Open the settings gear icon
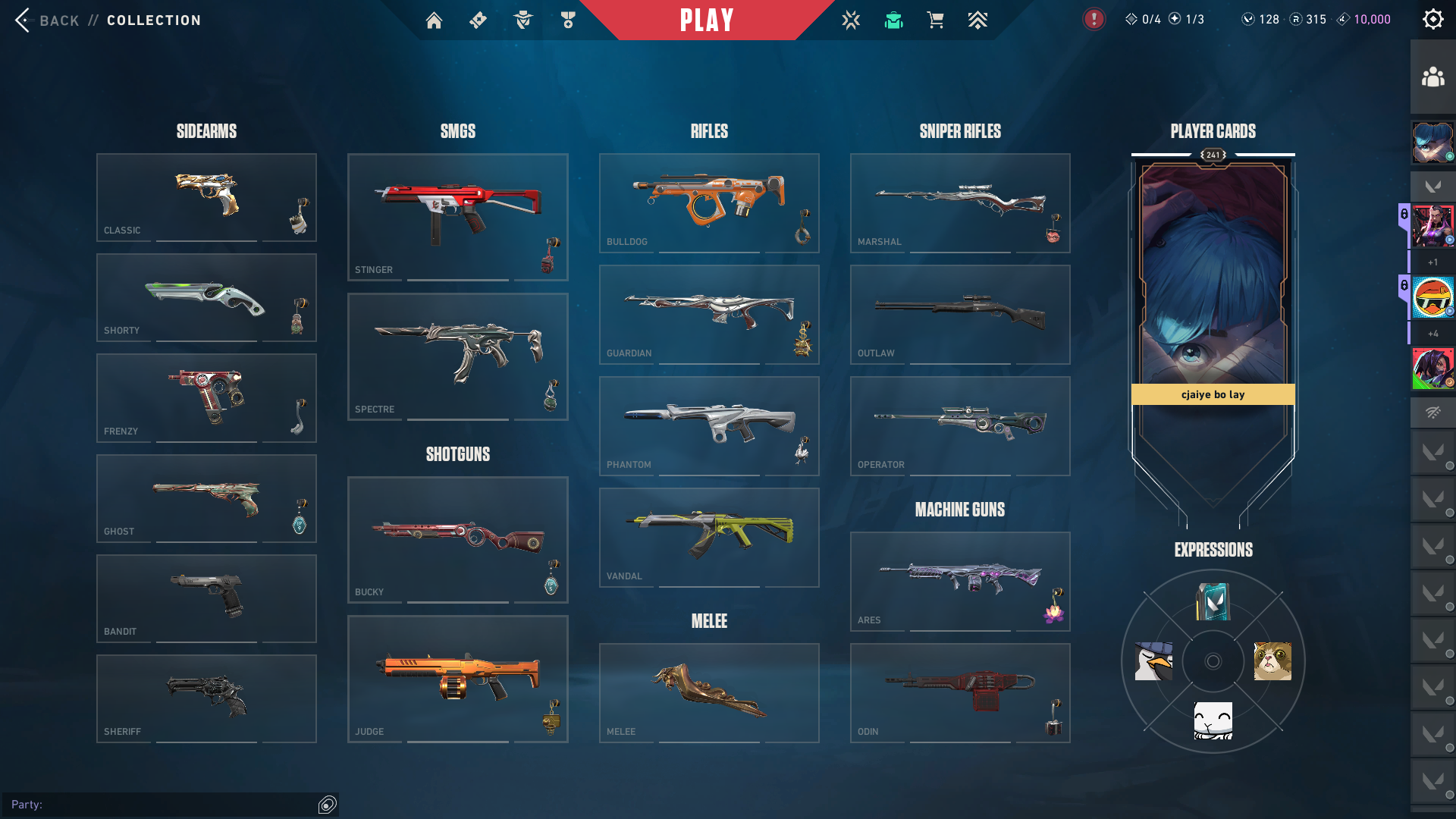Image resolution: width=1456 pixels, height=819 pixels. [x=1432, y=20]
